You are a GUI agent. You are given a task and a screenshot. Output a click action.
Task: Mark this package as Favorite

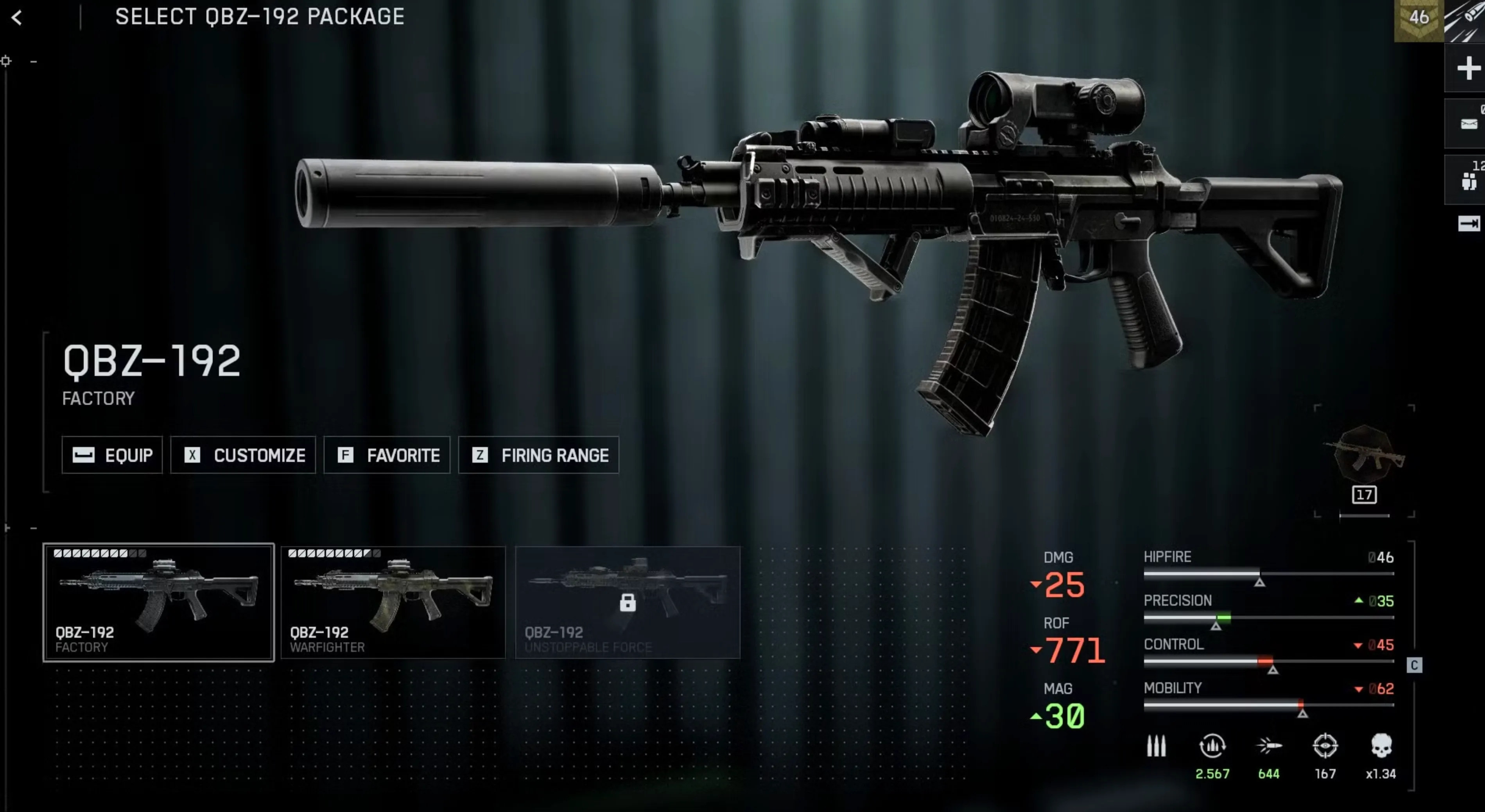point(387,455)
